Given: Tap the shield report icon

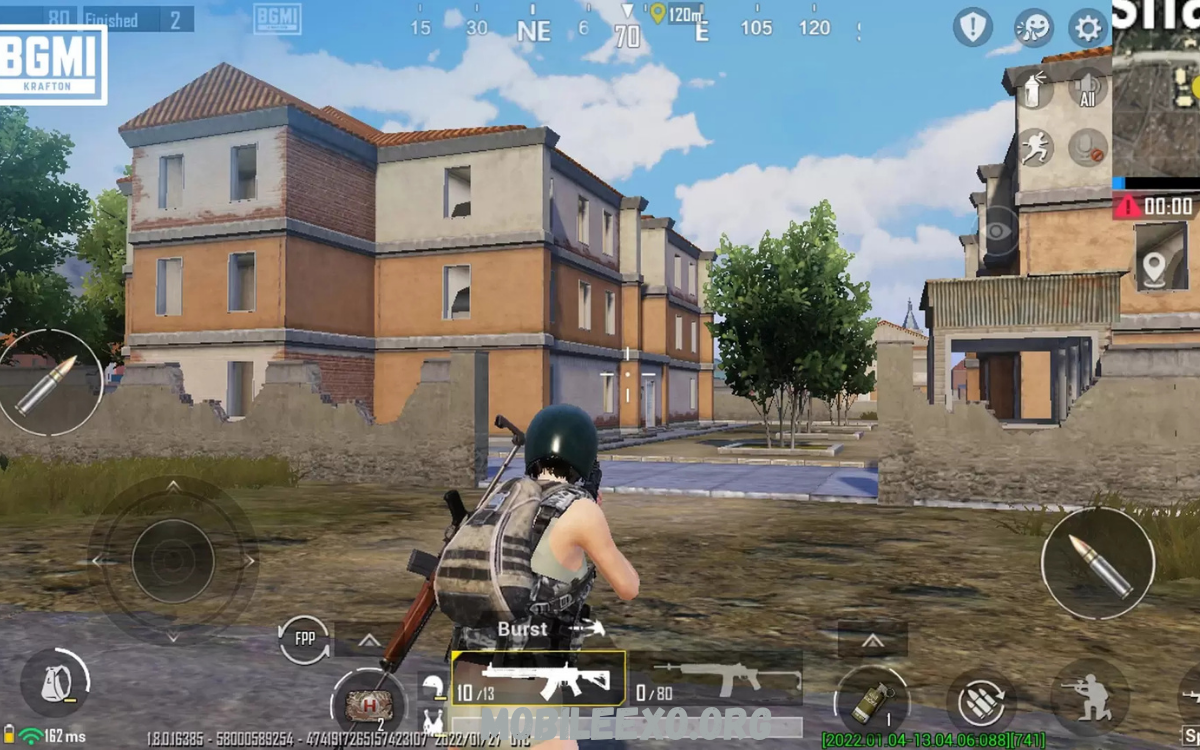Looking at the screenshot, I should pyautogui.click(x=972, y=27).
